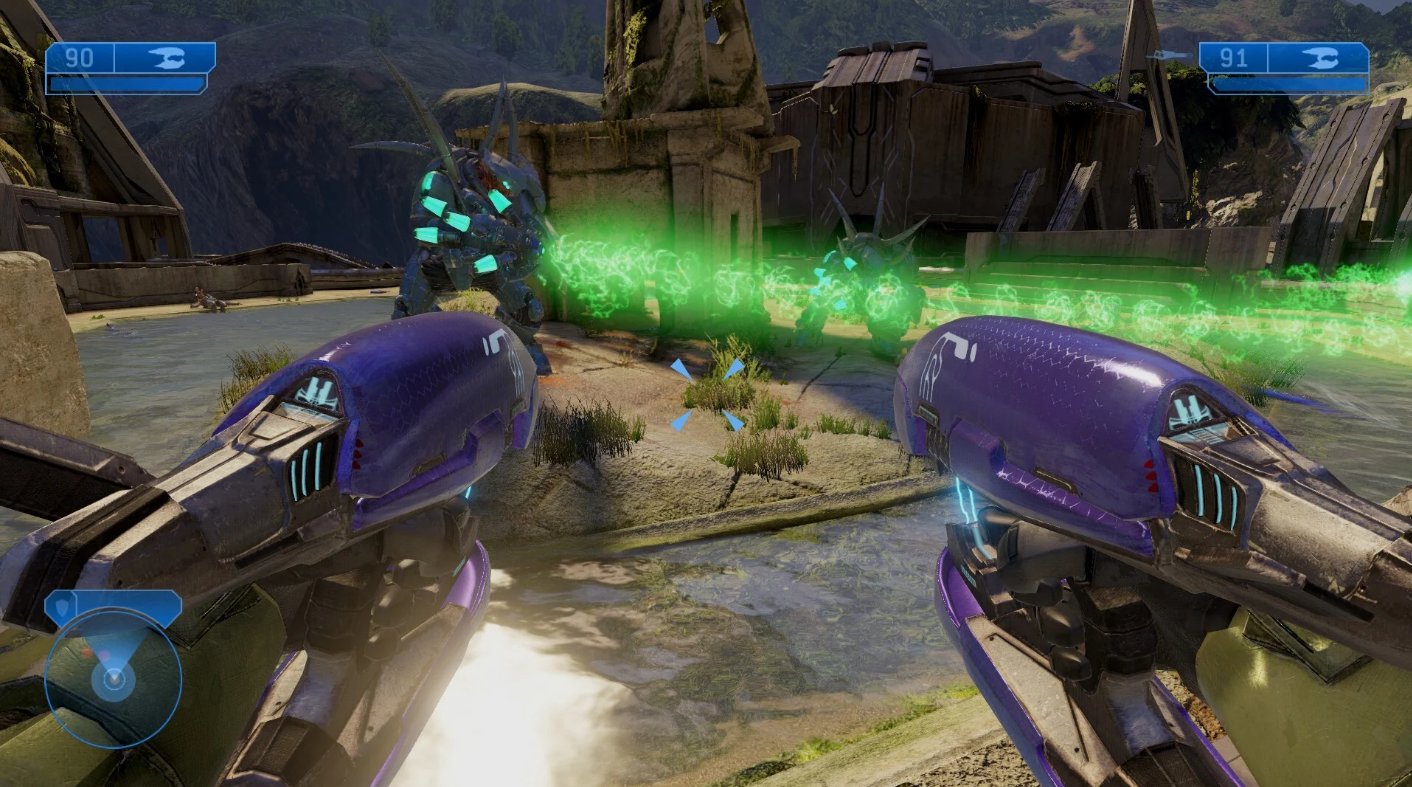This screenshot has width=1412, height=787.
Task: Click the left plasma rifle weapon icon in HUD
Action: tap(167, 57)
